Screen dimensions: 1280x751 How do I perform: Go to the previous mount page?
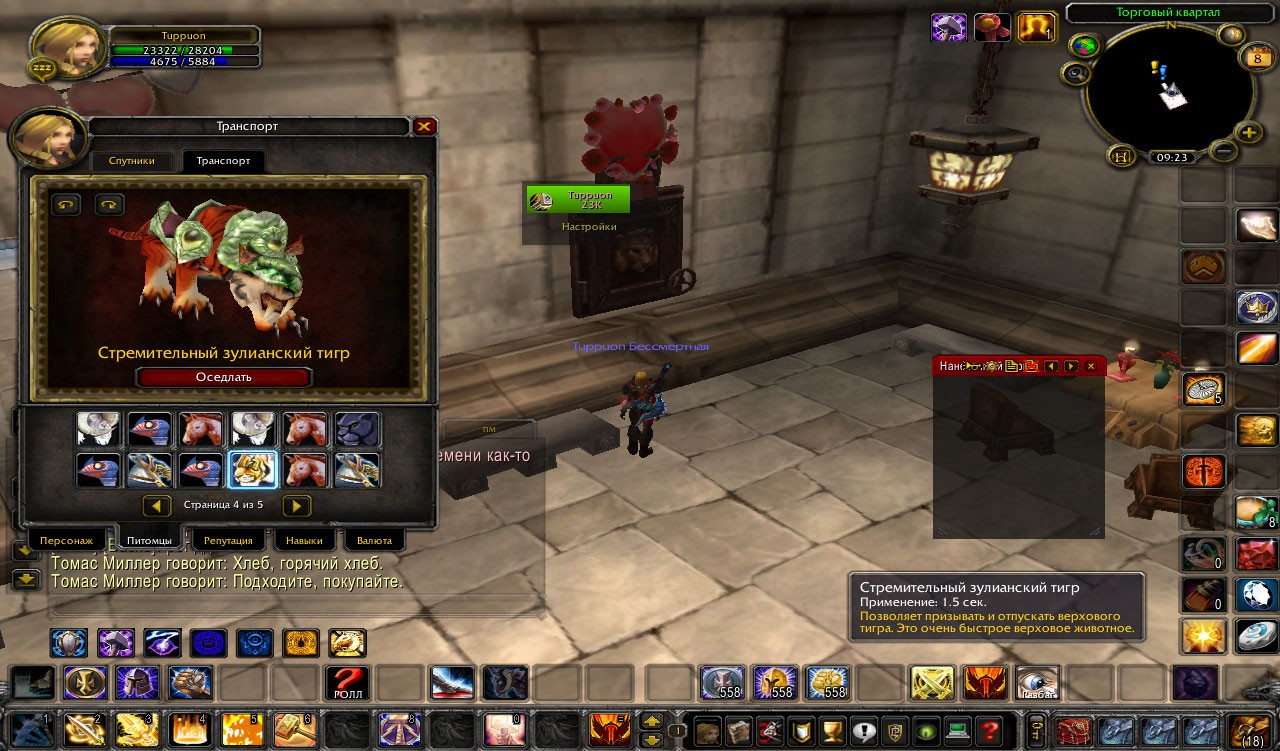157,505
